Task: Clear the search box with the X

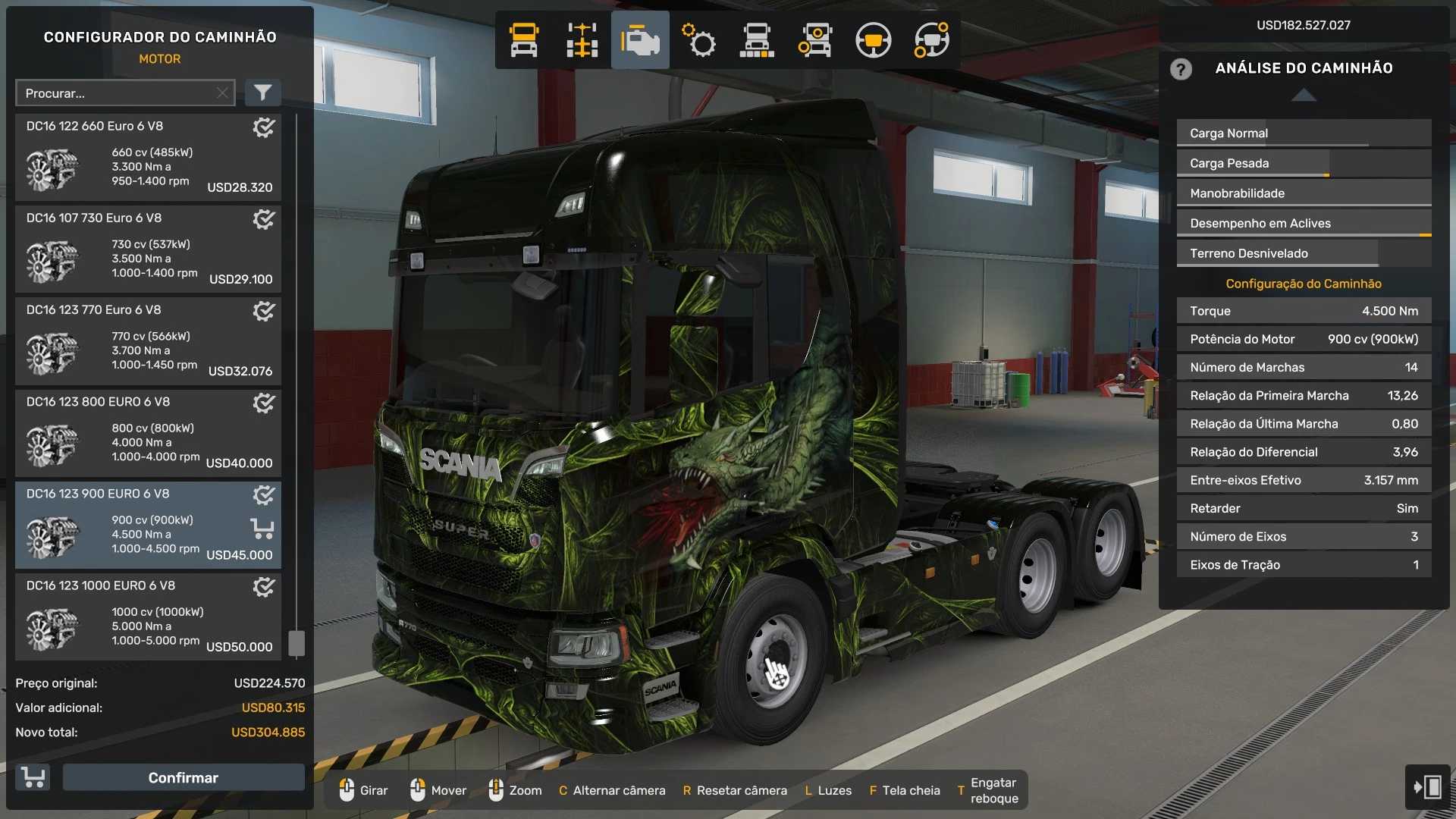Action: [222, 93]
